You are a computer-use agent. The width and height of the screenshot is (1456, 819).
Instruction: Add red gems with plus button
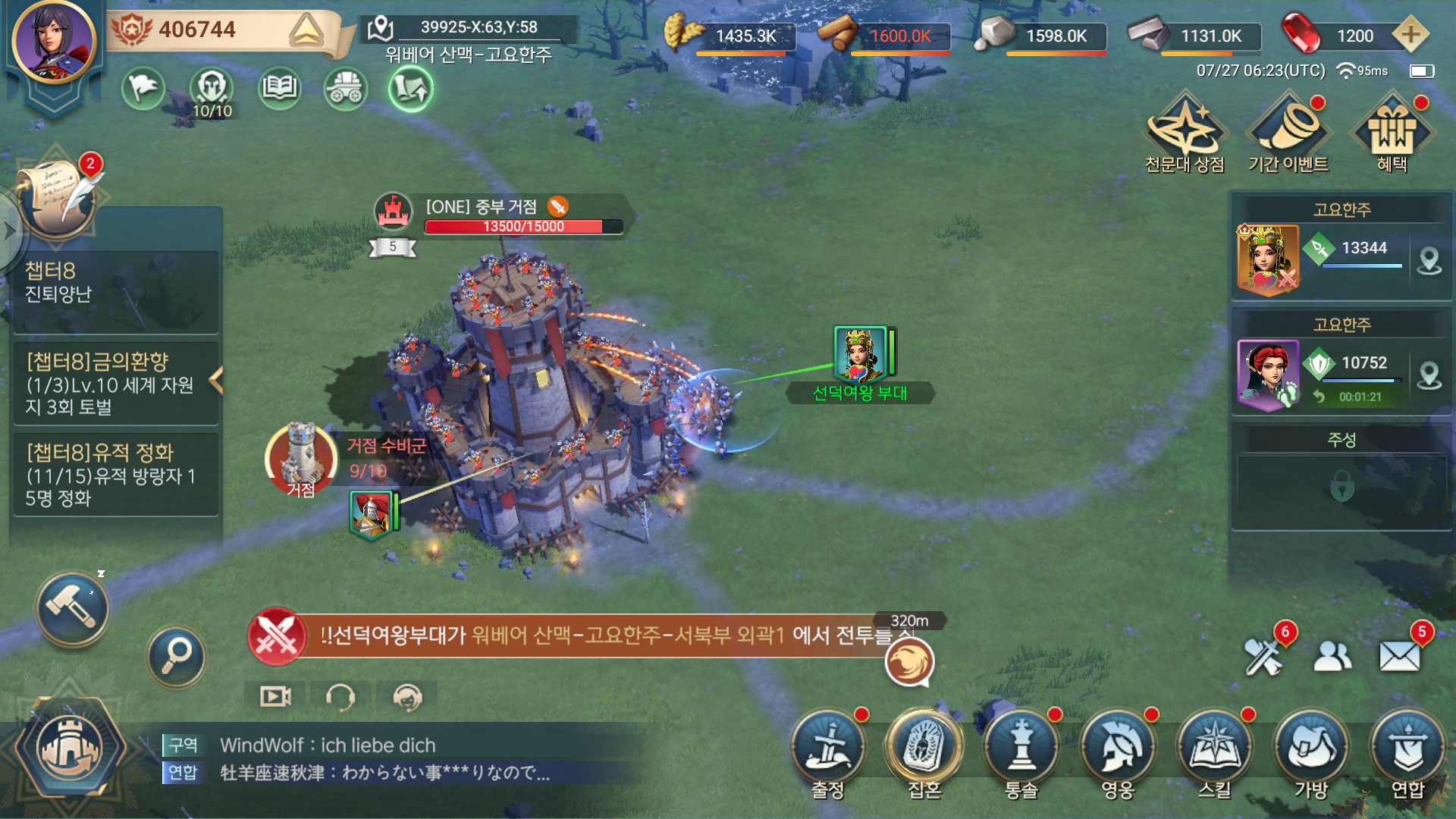coord(1410,35)
